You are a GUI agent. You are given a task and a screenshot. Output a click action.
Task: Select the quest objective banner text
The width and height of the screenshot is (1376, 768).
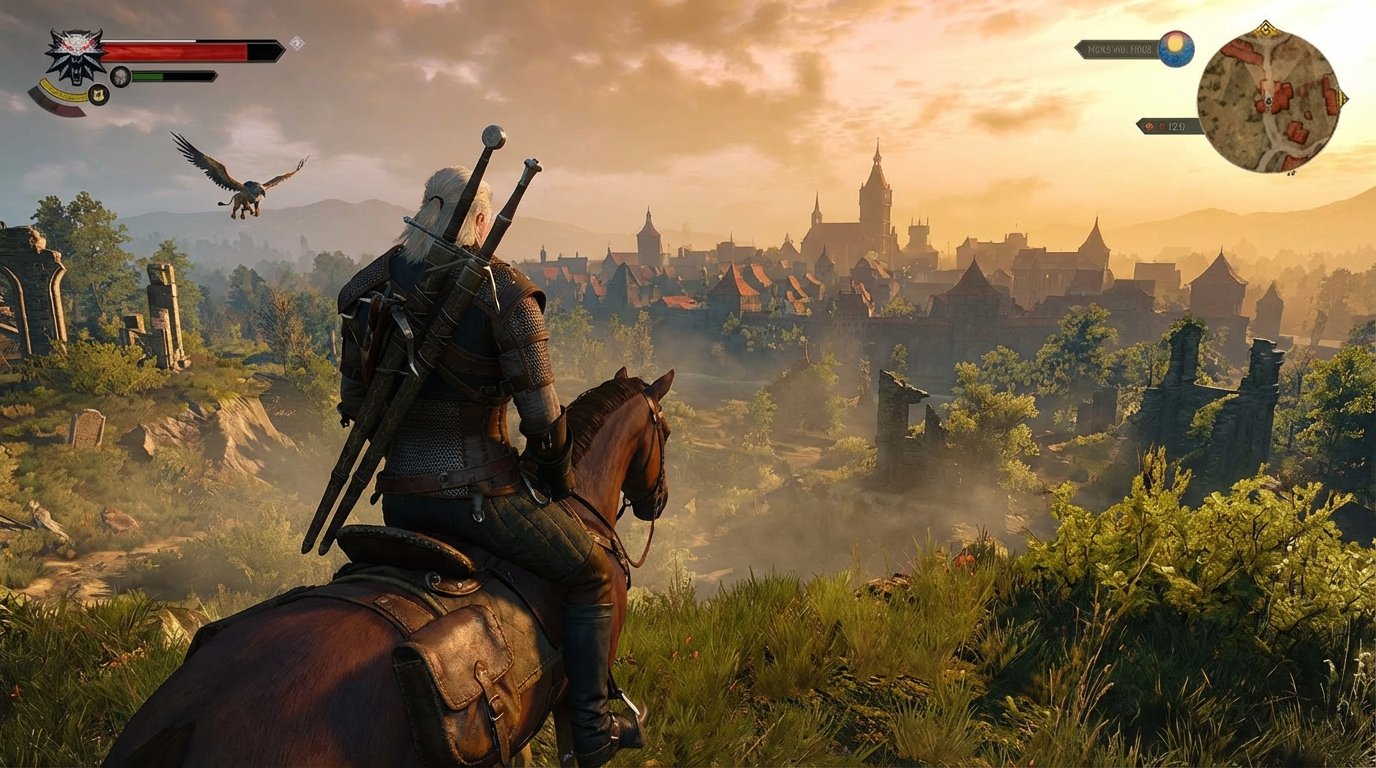coord(1118,48)
